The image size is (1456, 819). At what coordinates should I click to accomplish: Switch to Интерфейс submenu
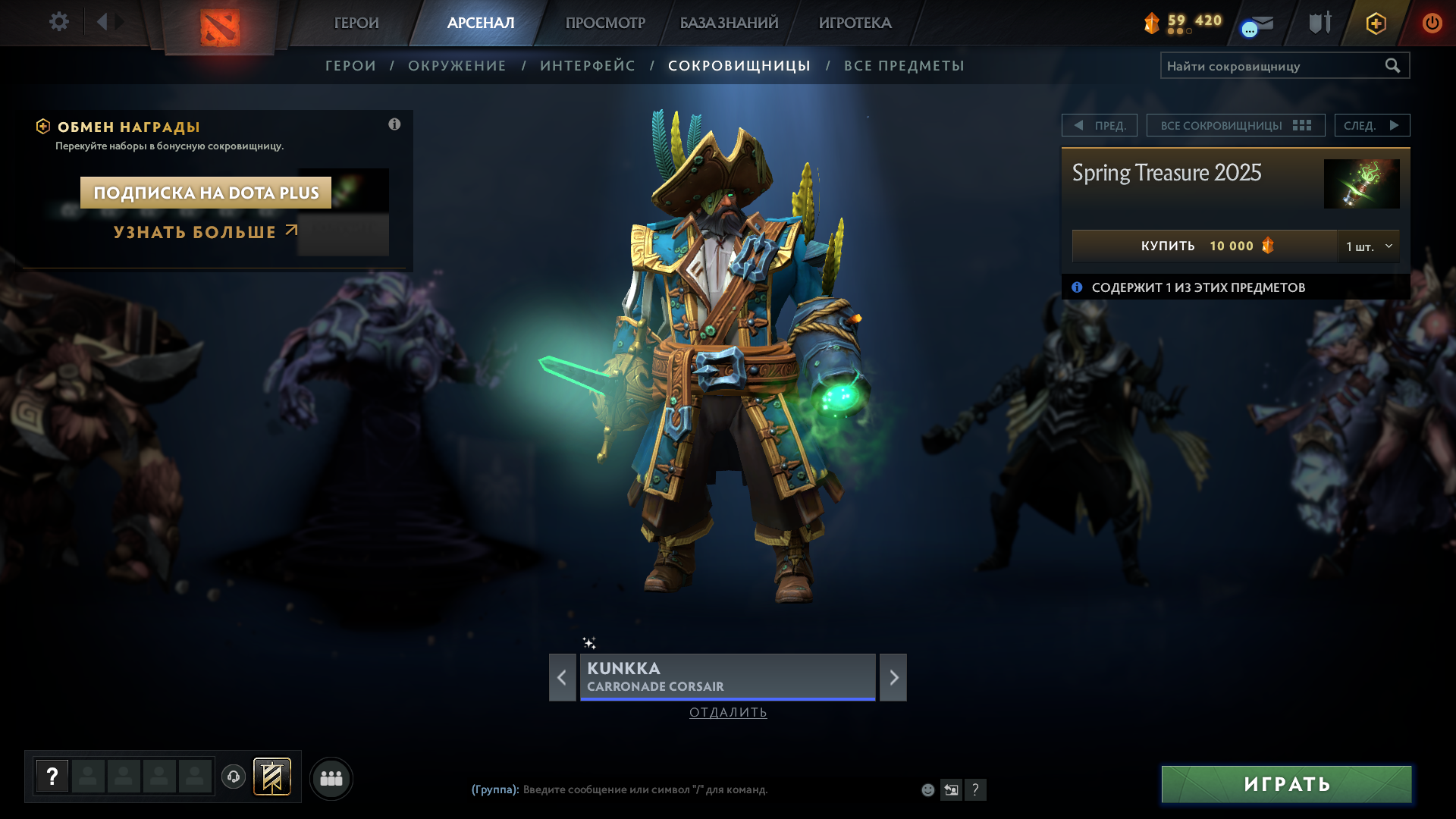(587, 66)
